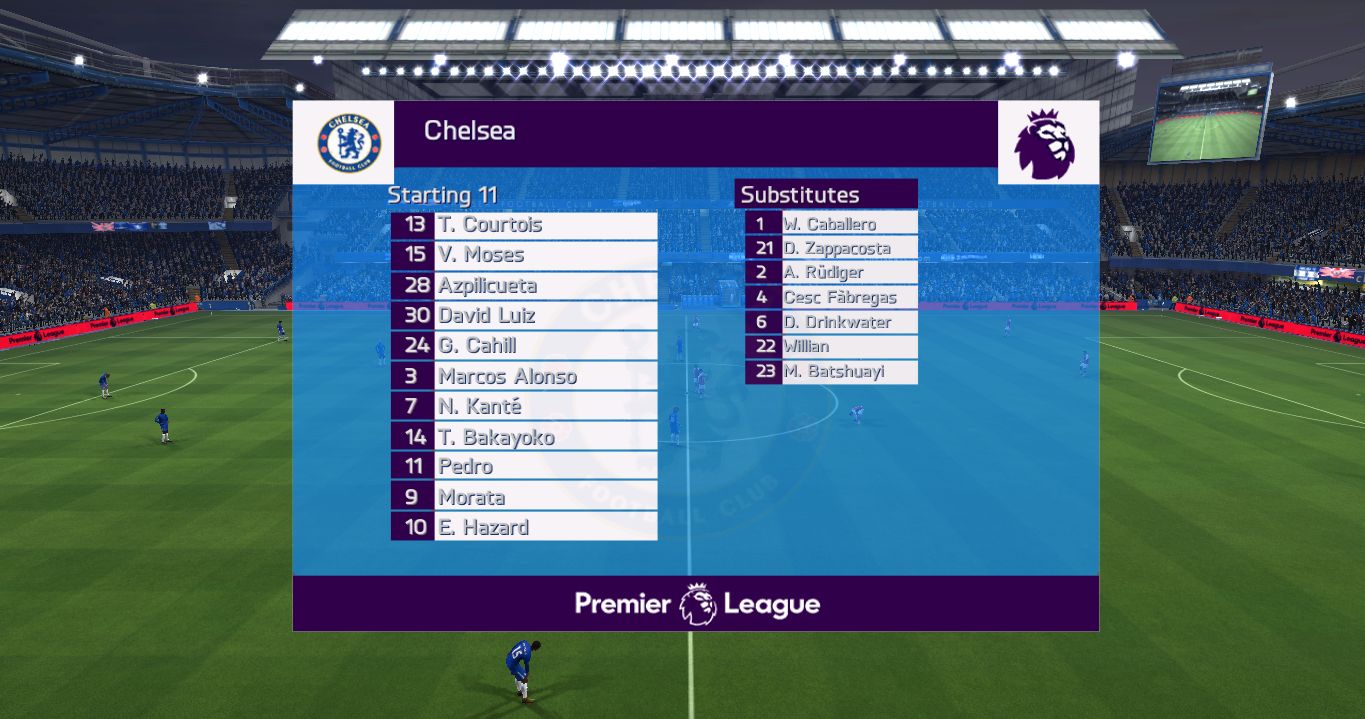The image size is (1365, 719).
Task: Select T. Courtois in the starting 11
Action: (524, 225)
